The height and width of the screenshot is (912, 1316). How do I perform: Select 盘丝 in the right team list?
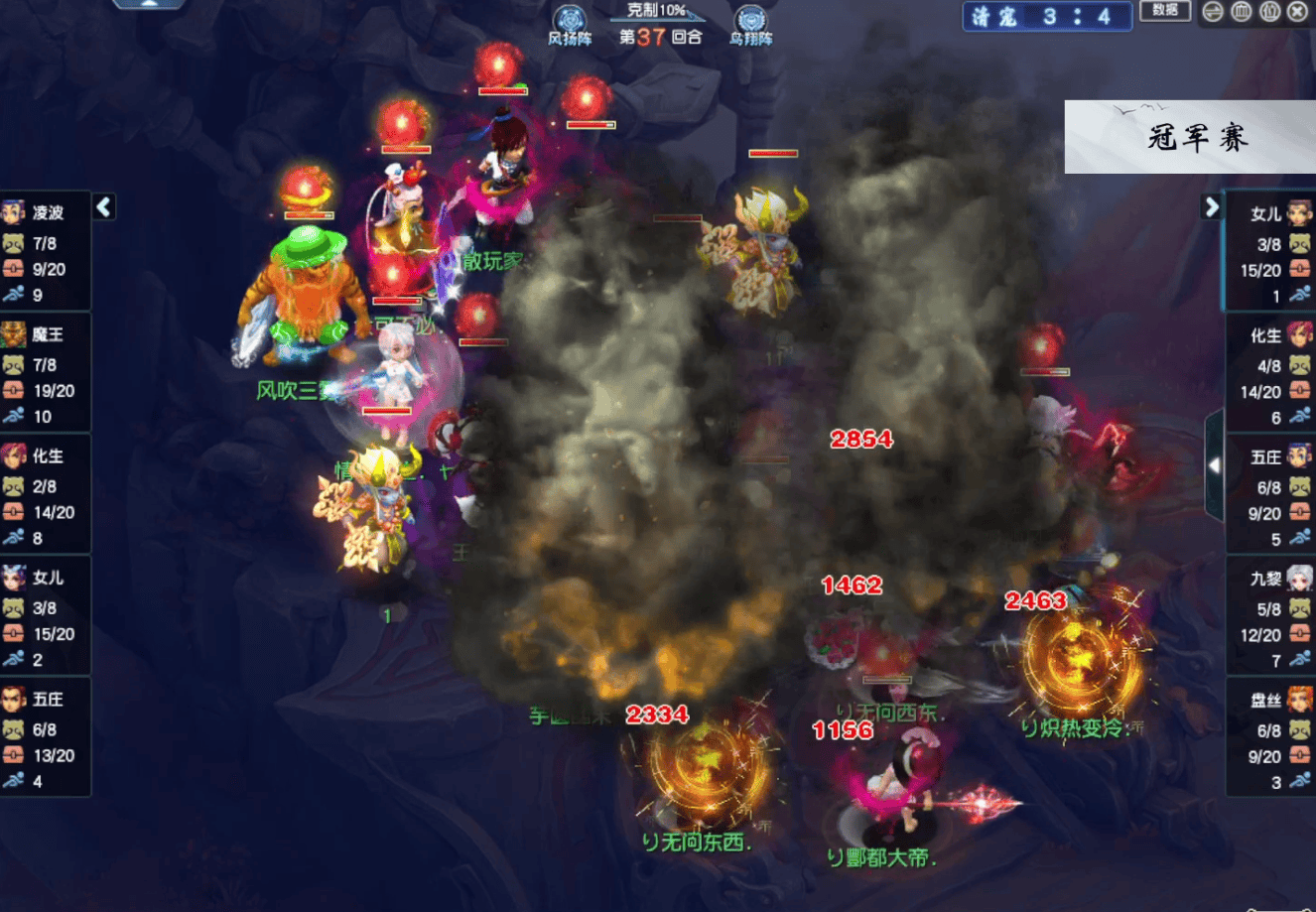[x=1271, y=739]
